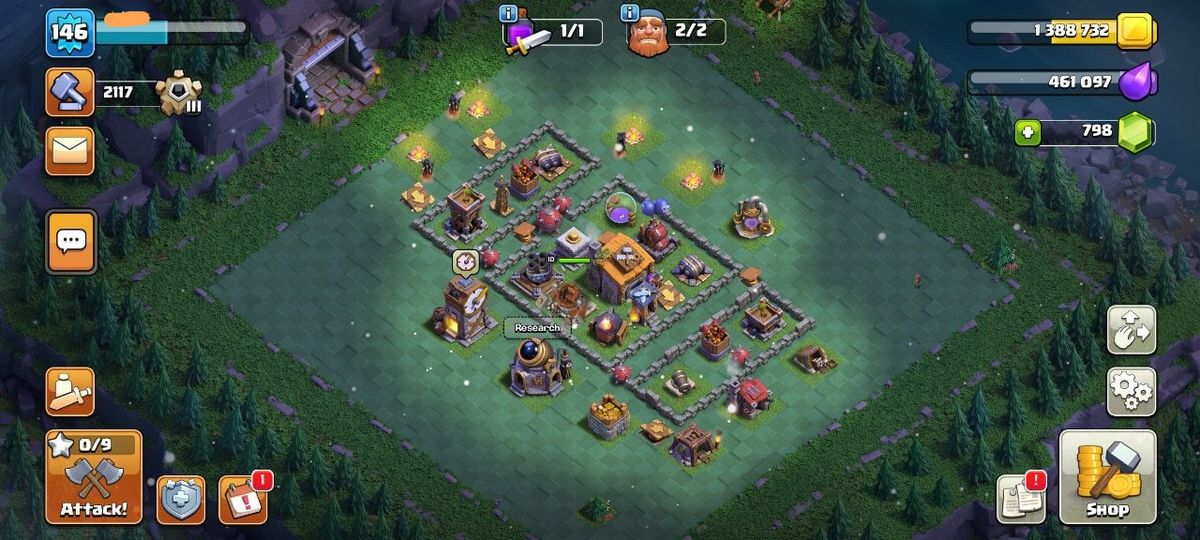Tap the Attack! button with crossed axes

tap(93, 477)
